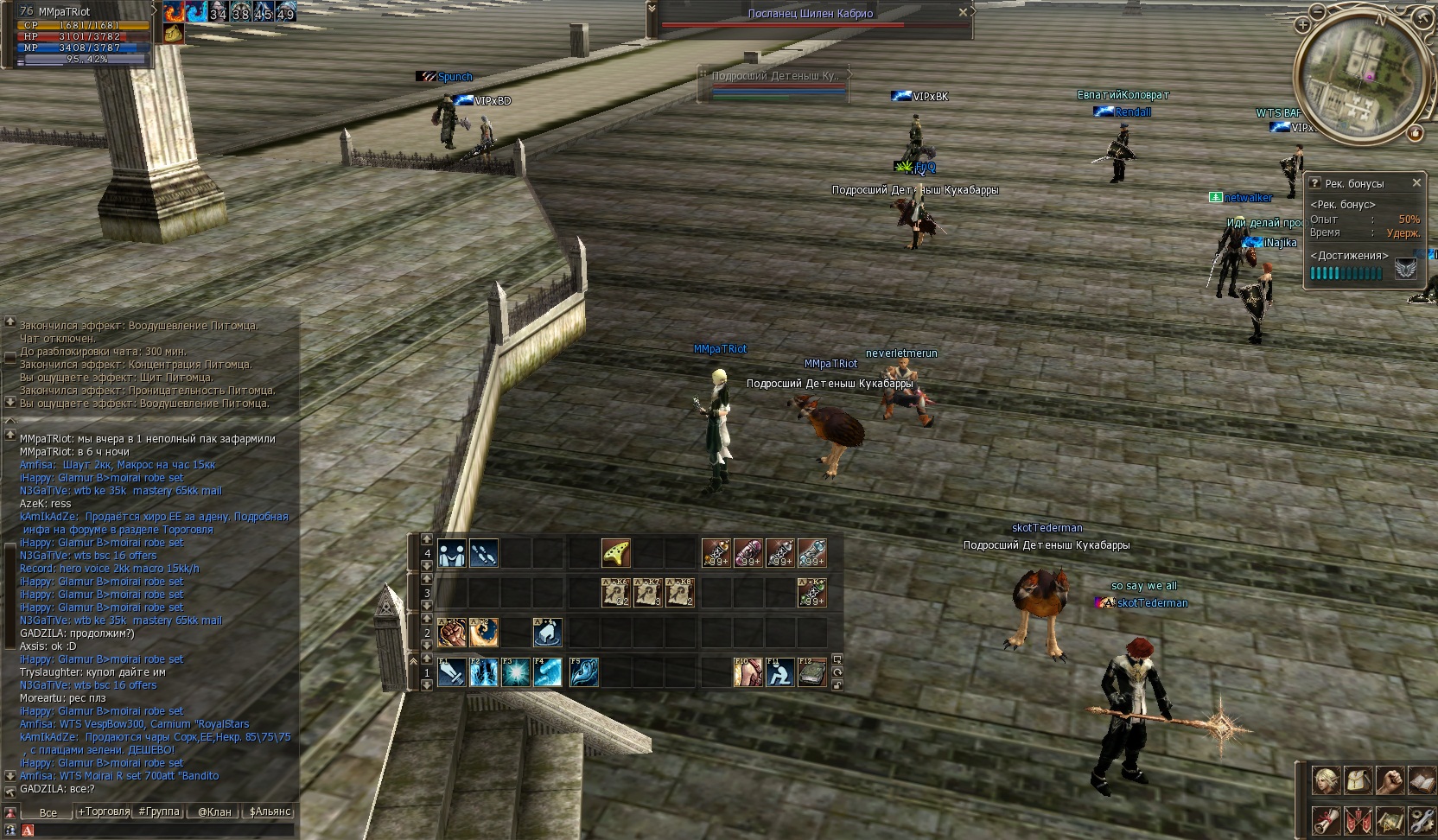Open system settings via wrench and gears icon
1438x840 pixels.
click(x=1422, y=820)
